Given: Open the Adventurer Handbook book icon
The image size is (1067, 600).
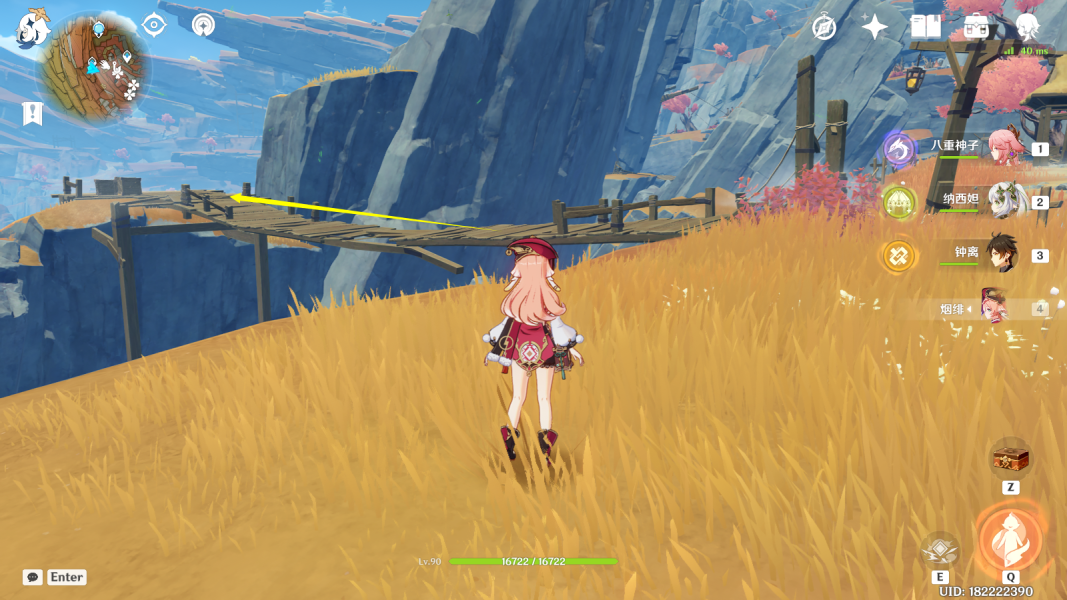Looking at the screenshot, I should [x=926, y=27].
